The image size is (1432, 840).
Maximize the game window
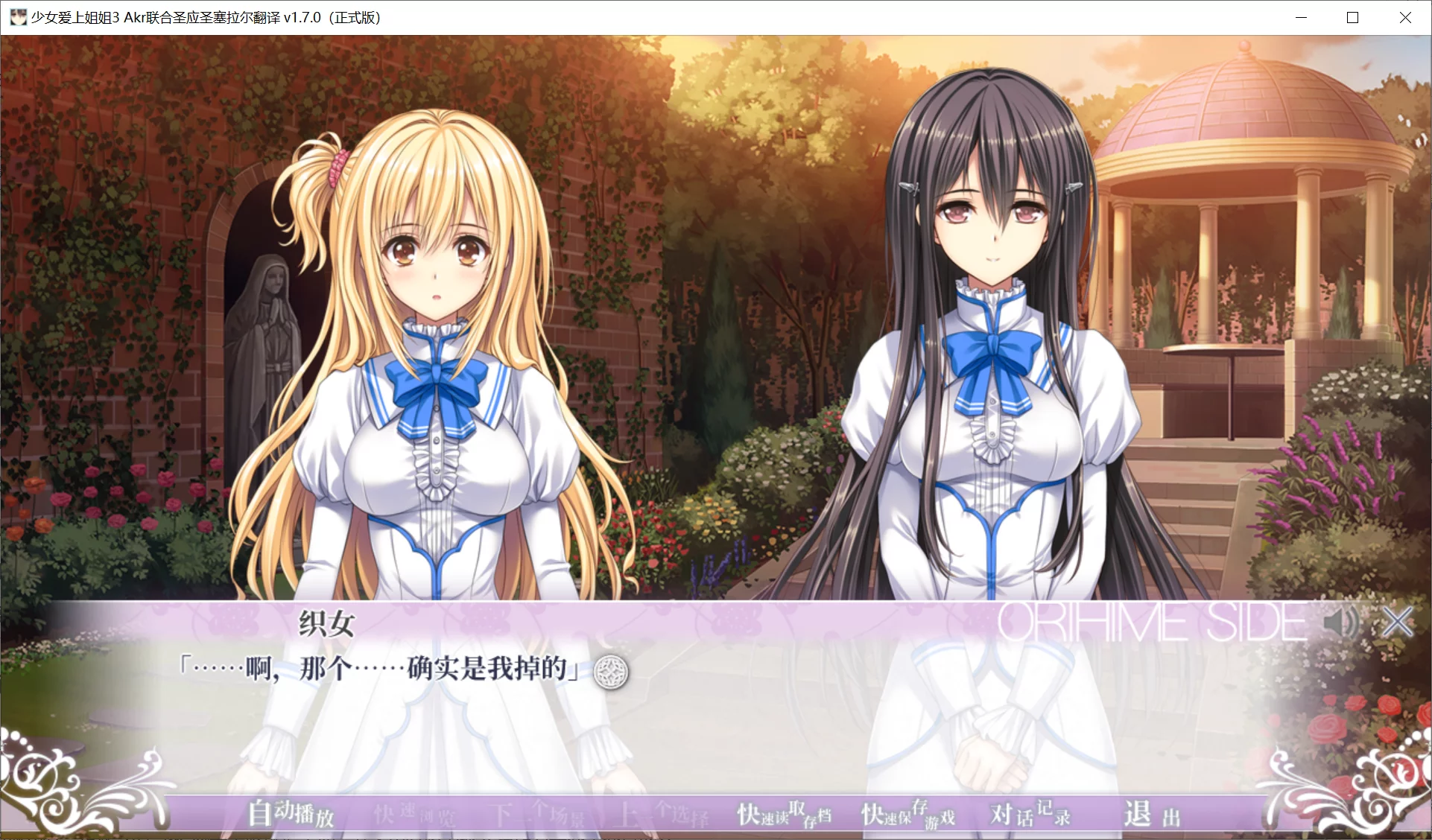(x=1353, y=16)
